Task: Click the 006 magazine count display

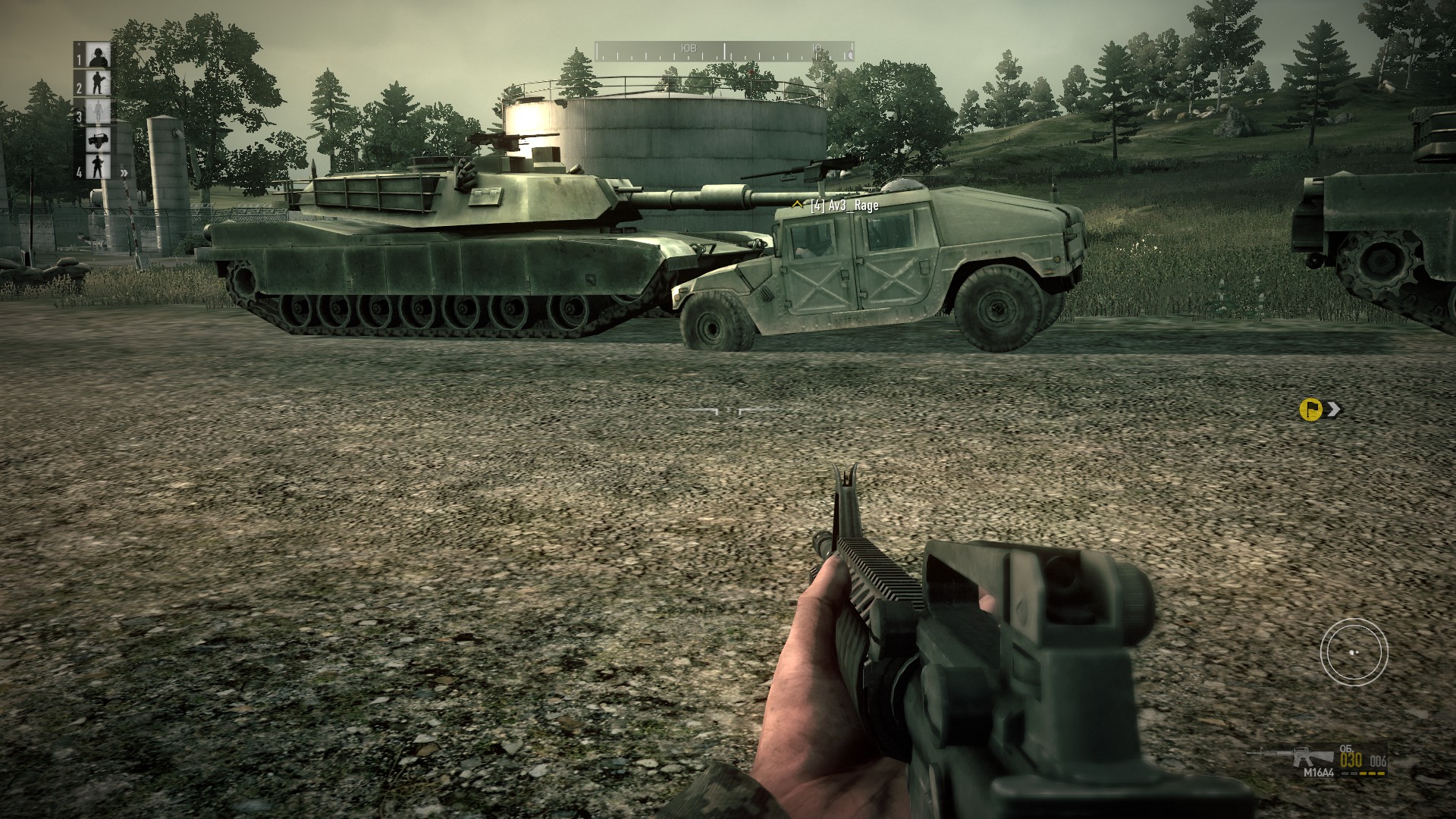Action: click(x=1378, y=761)
